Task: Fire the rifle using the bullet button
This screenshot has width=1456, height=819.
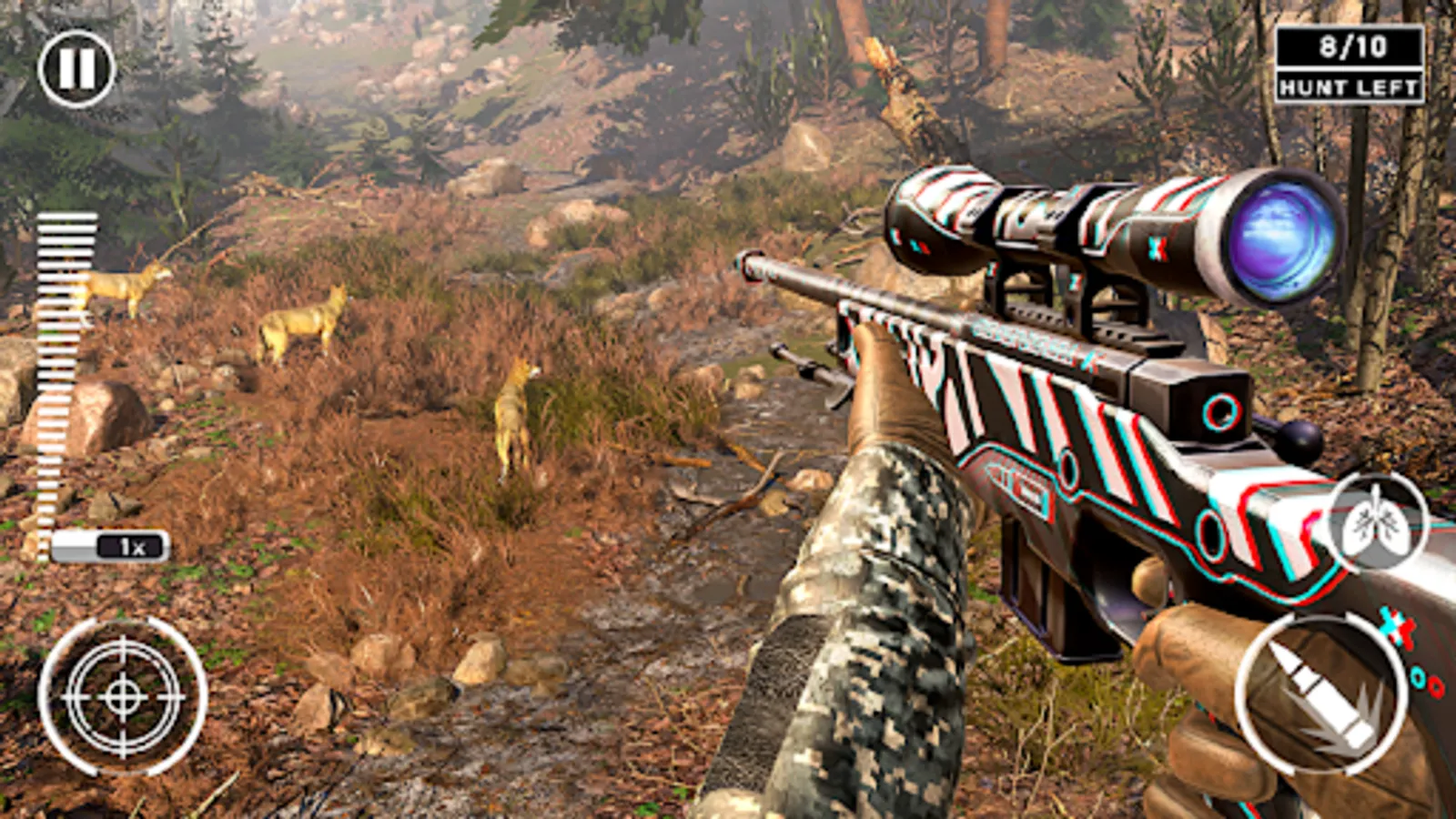Action: [1321, 695]
